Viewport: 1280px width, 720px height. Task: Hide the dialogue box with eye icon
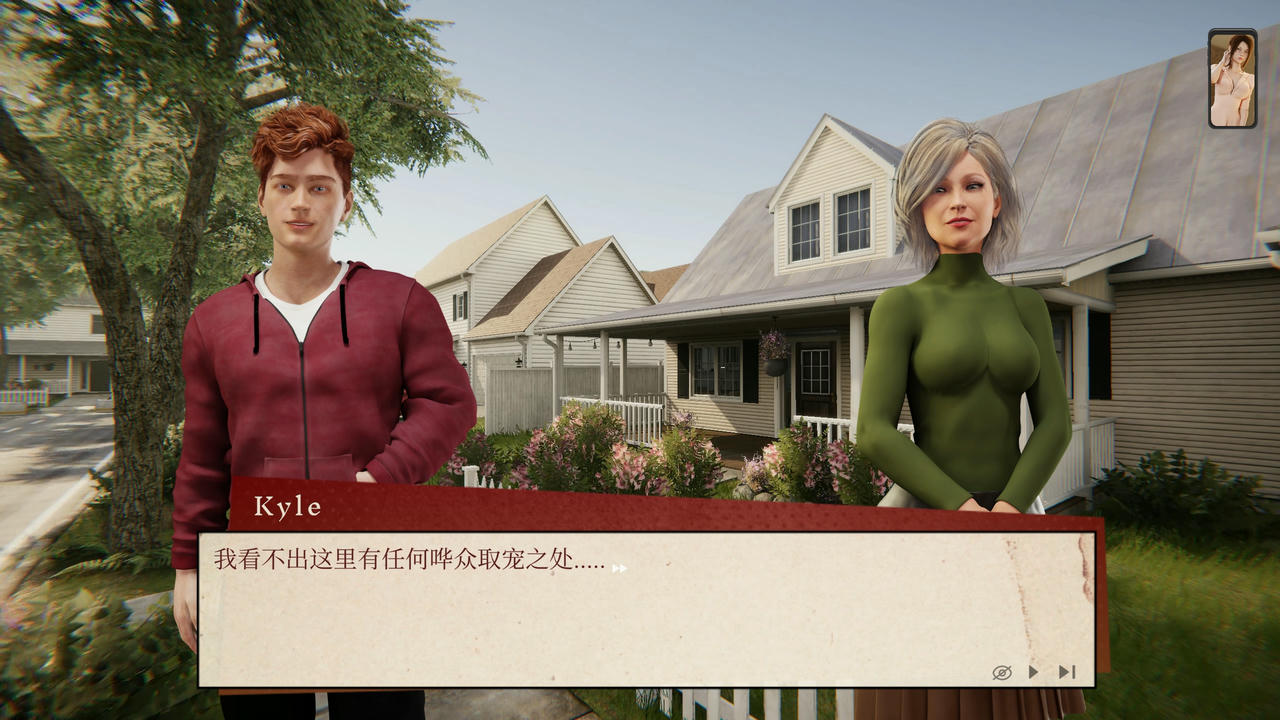(1001, 672)
